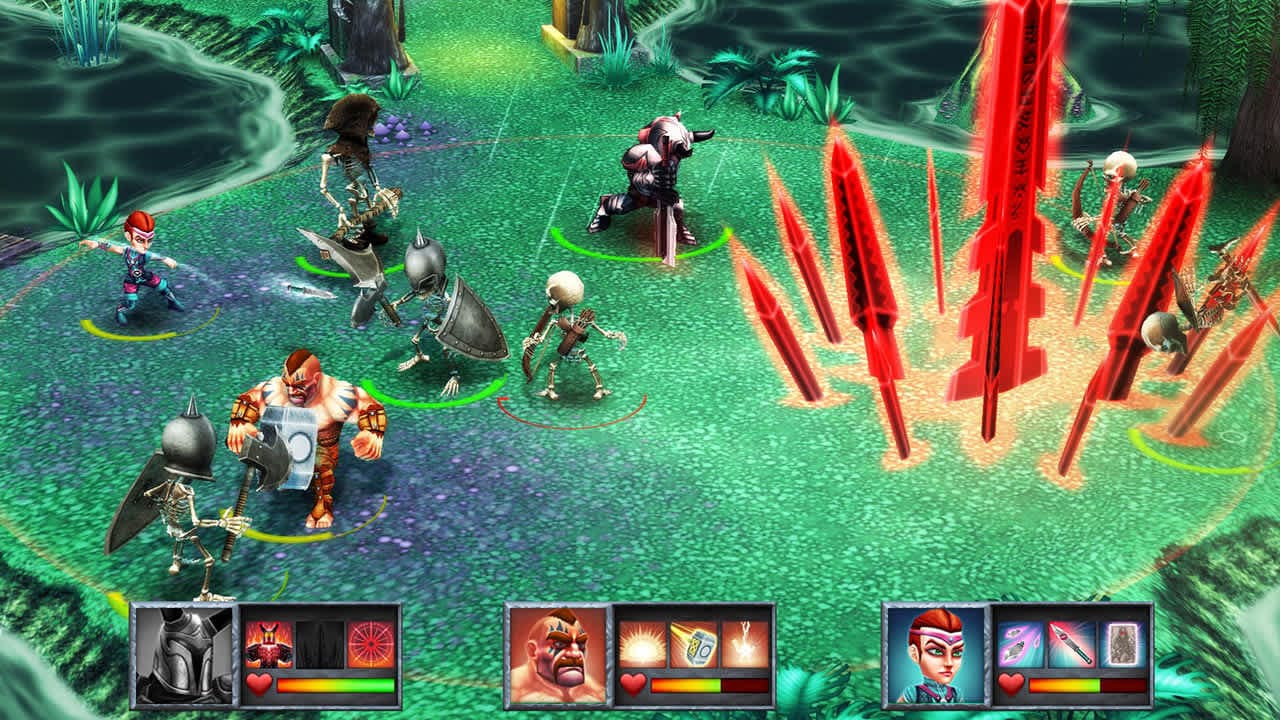The height and width of the screenshot is (720, 1280).
Task: Open the rogue's summon card ability
Action: (1121, 644)
